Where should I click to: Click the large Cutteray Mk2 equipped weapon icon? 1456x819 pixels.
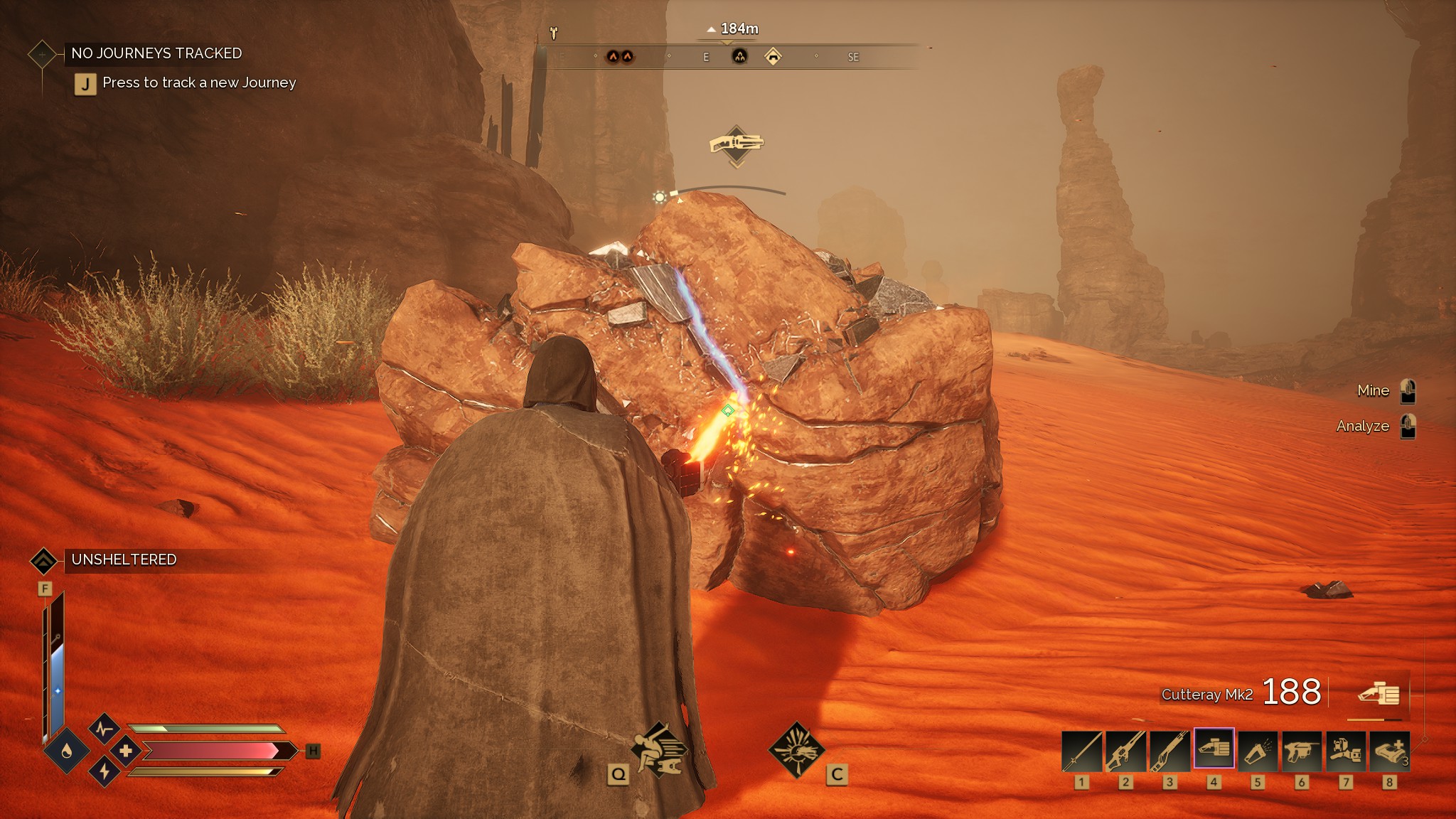[x=1379, y=693]
